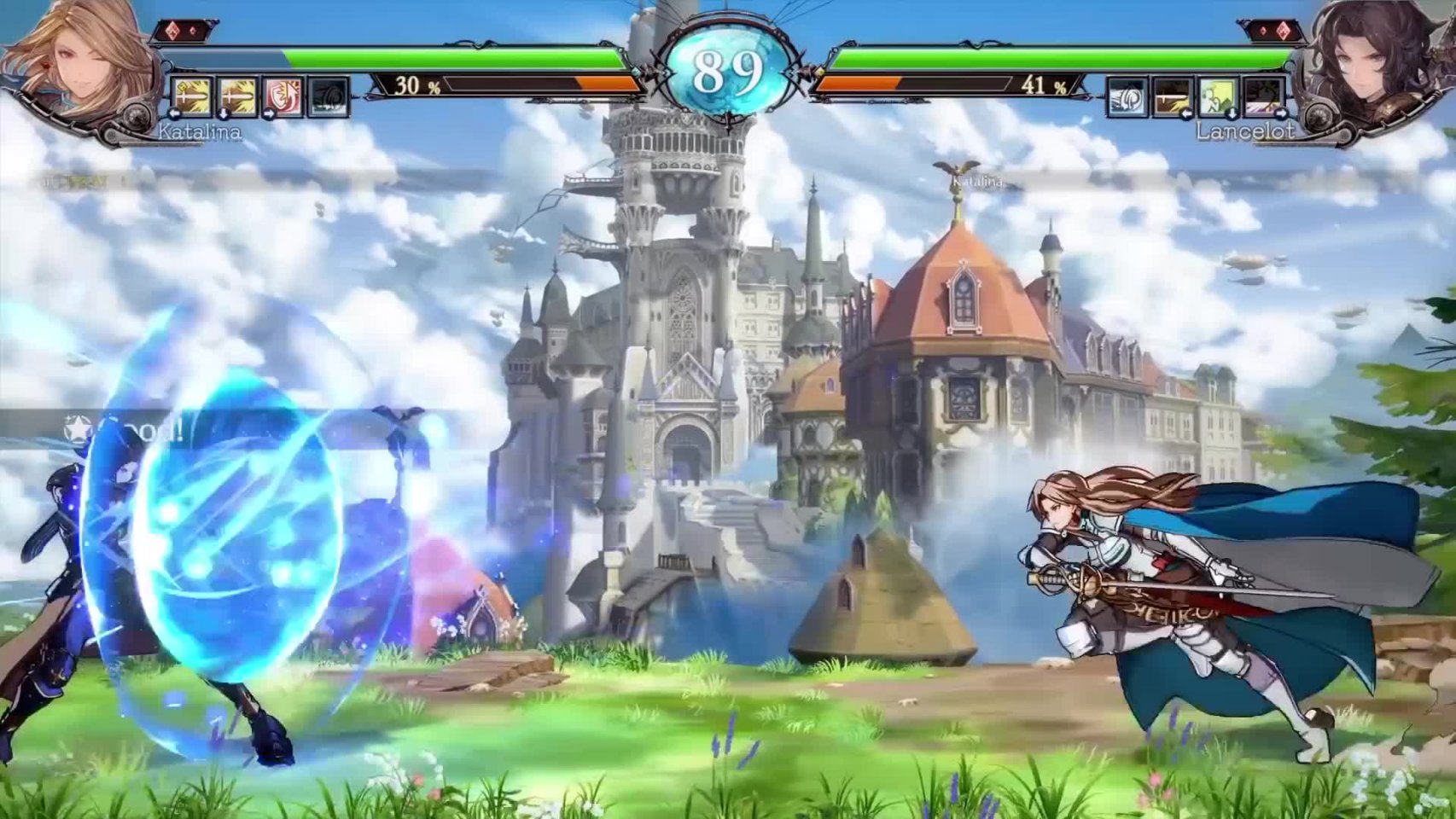The width and height of the screenshot is (1456, 819).
Task: Select Lancelot's white whirlwind skill icon
Action: tap(1127, 97)
